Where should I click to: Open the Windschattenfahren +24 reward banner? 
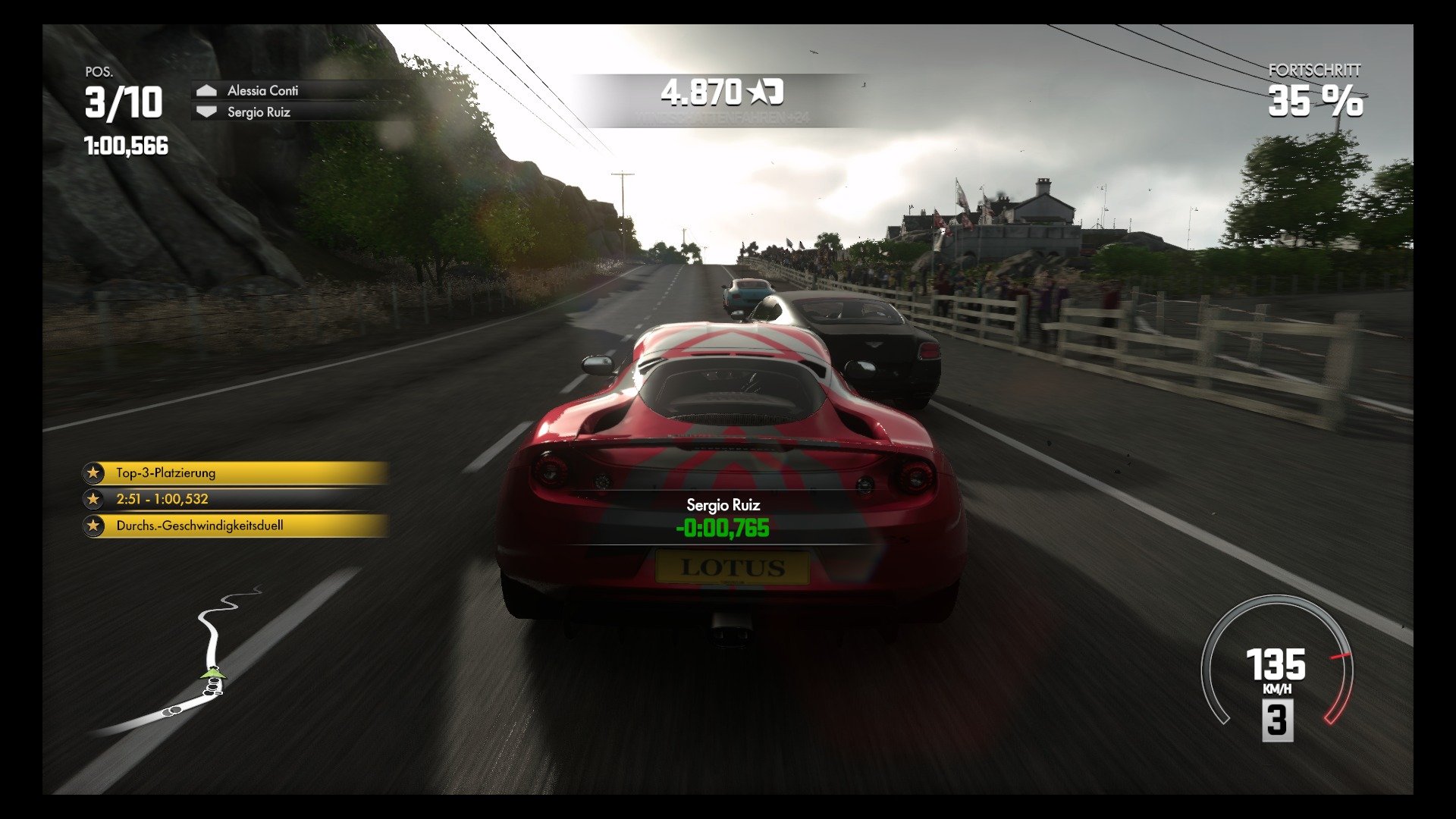pos(724,116)
